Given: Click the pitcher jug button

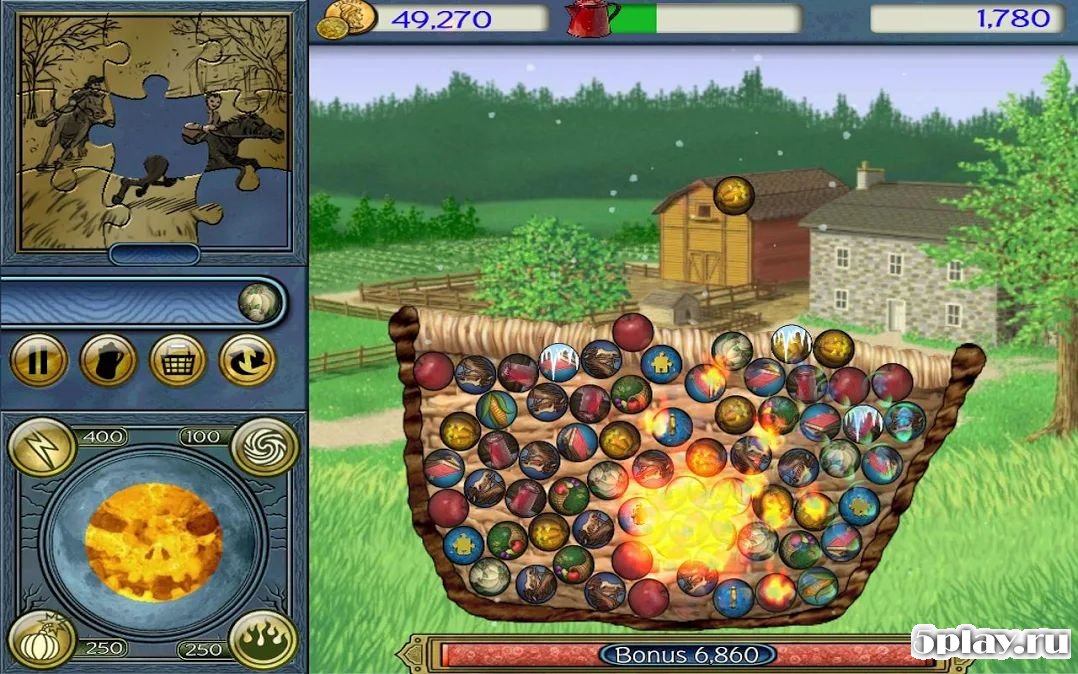Looking at the screenshot, I should coord(108,360).
